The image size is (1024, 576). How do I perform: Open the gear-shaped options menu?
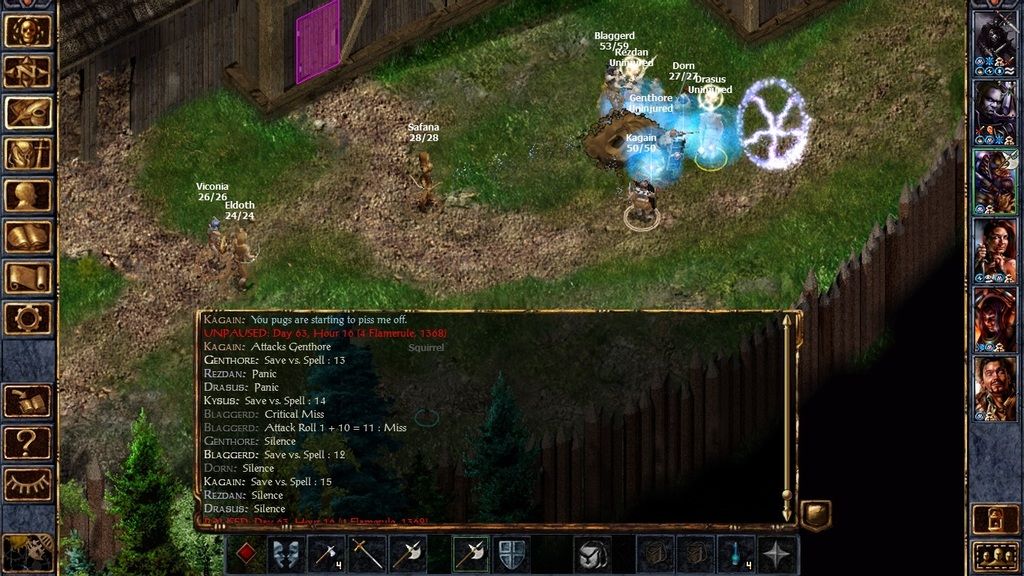pos(28,318)
